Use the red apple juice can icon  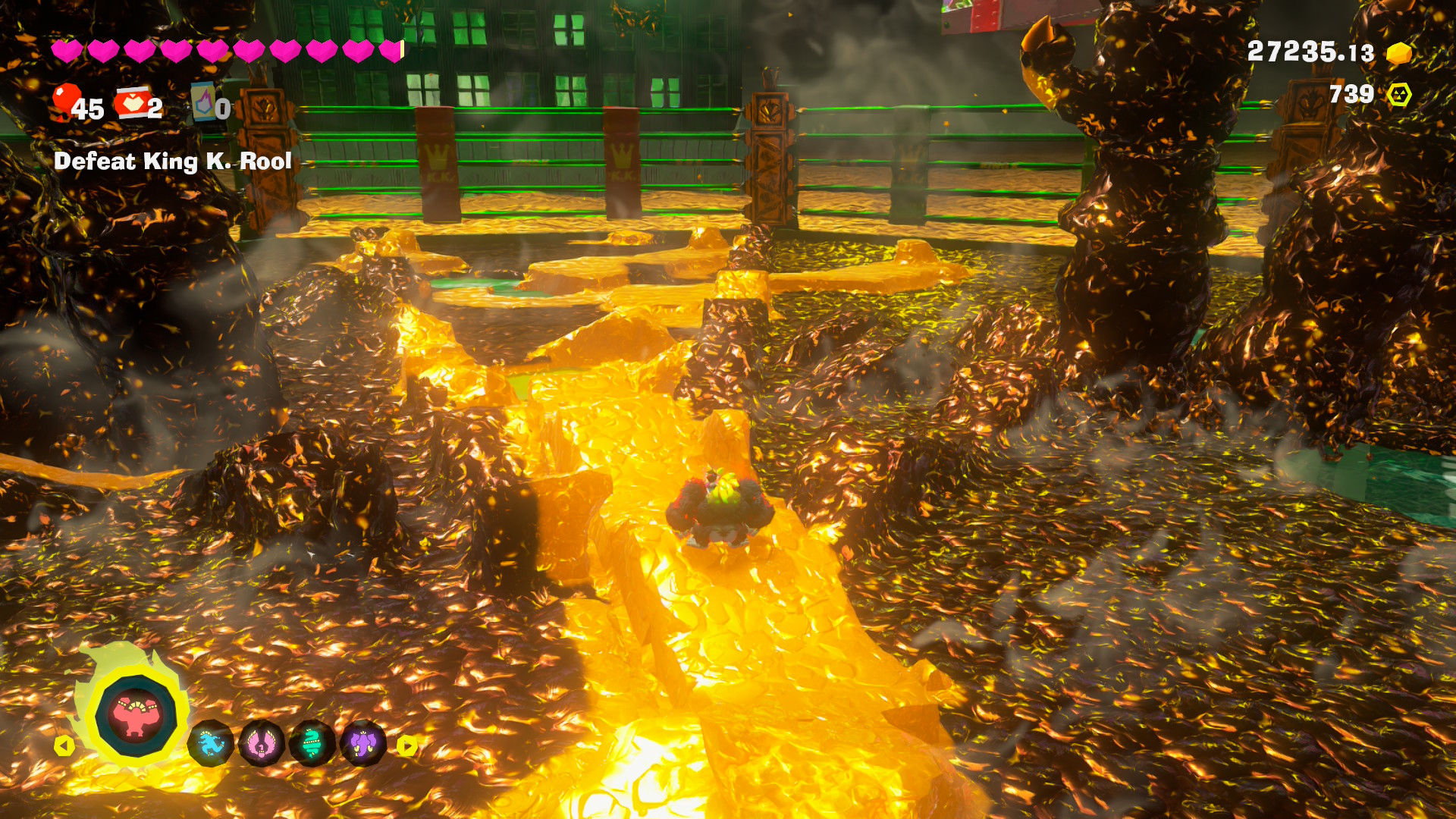[x=132, y=103]
